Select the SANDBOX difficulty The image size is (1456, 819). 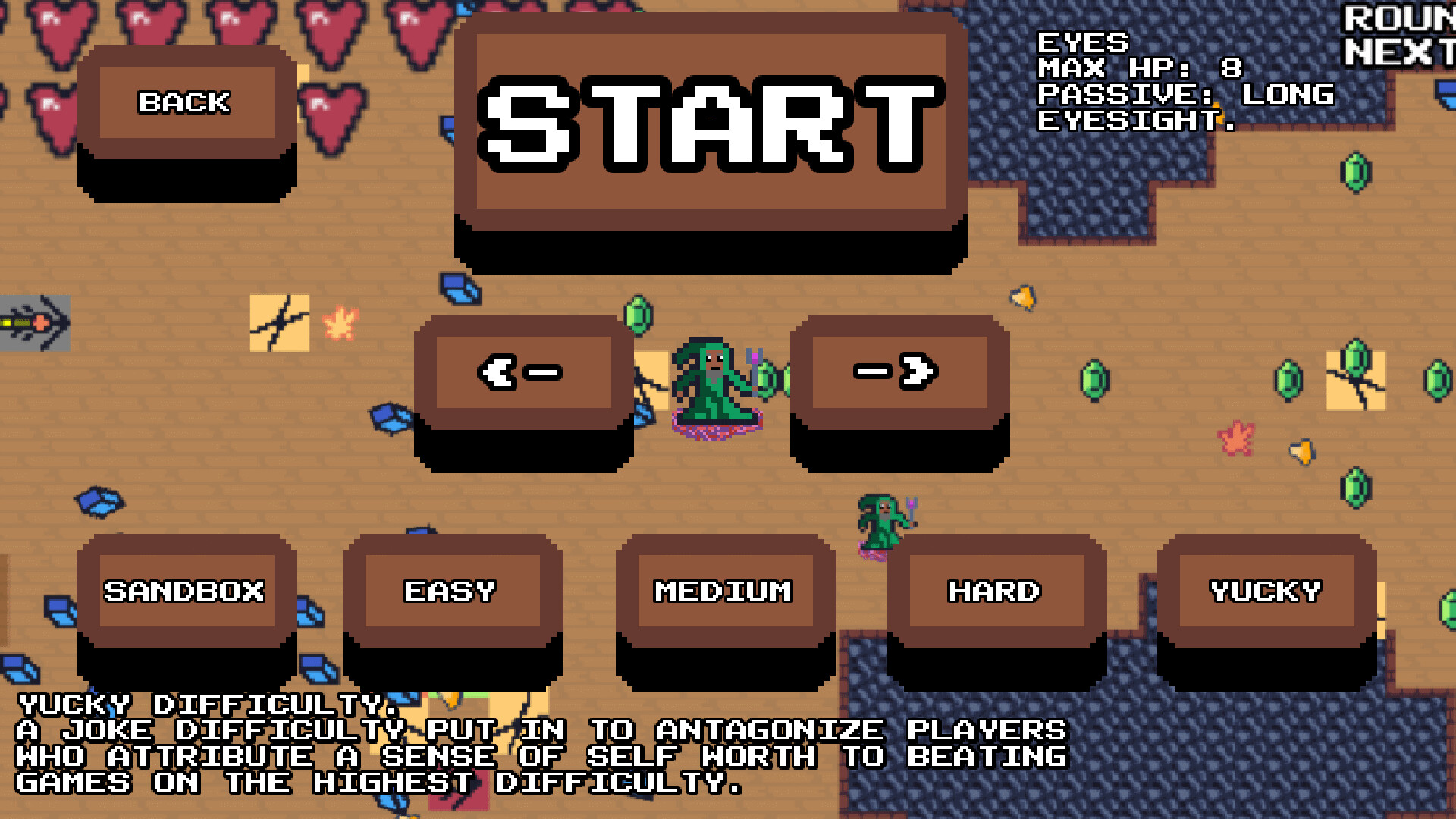pyautogui.click(x=187, y=590)
